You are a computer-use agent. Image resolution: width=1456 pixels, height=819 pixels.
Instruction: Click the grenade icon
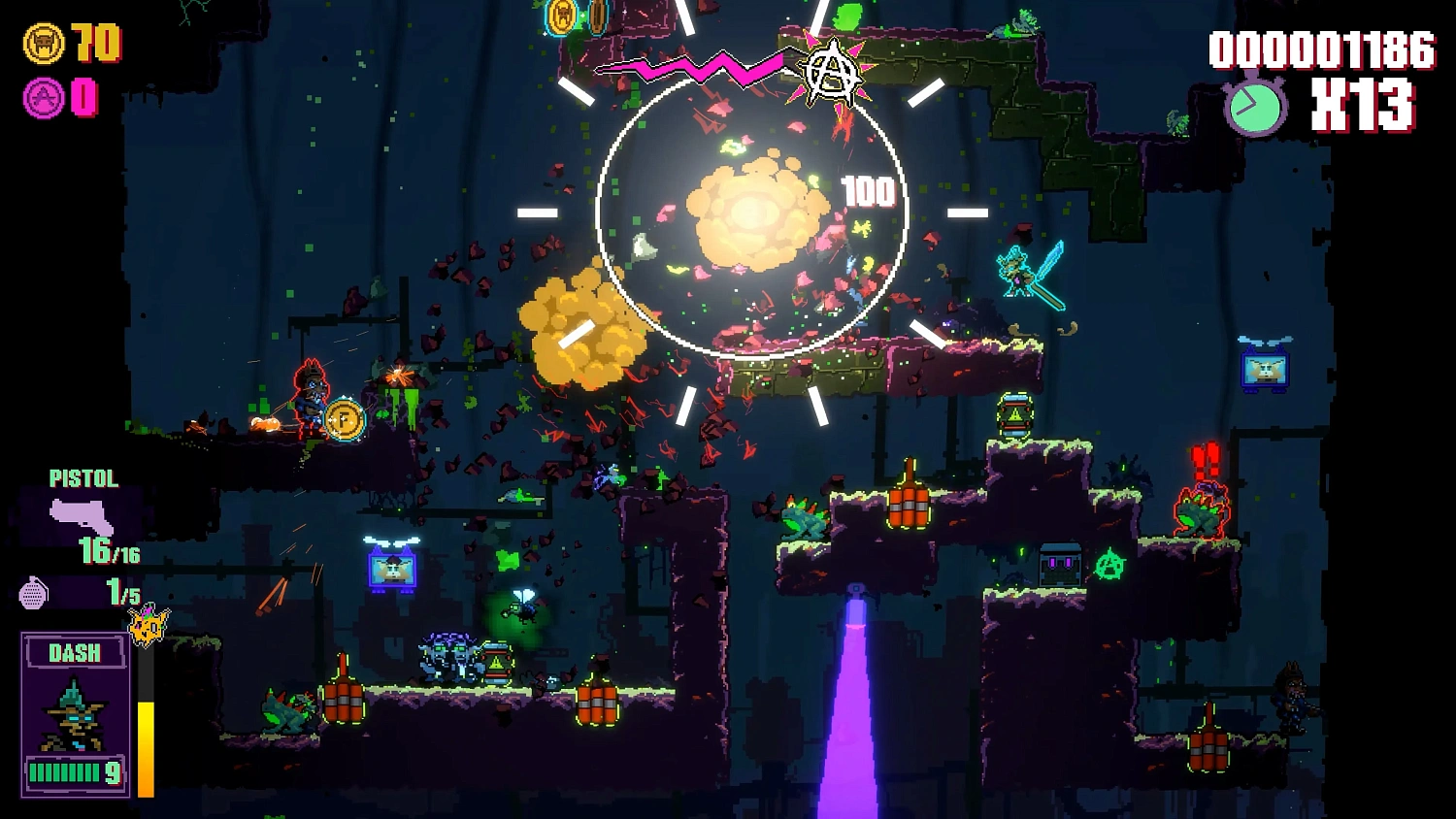(x=34, y=592)
